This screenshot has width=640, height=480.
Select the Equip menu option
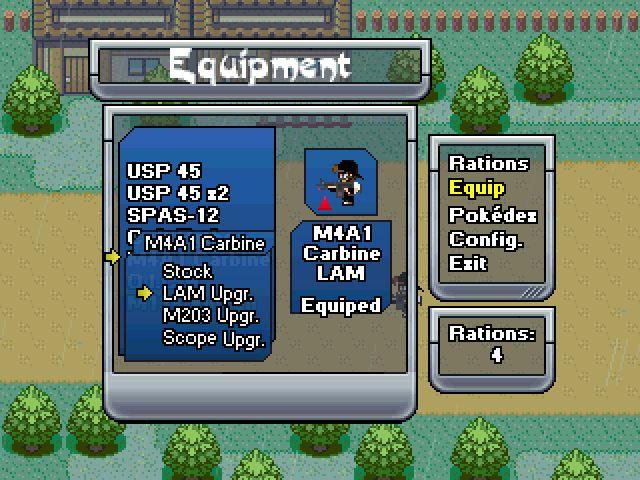click(477, 188)
